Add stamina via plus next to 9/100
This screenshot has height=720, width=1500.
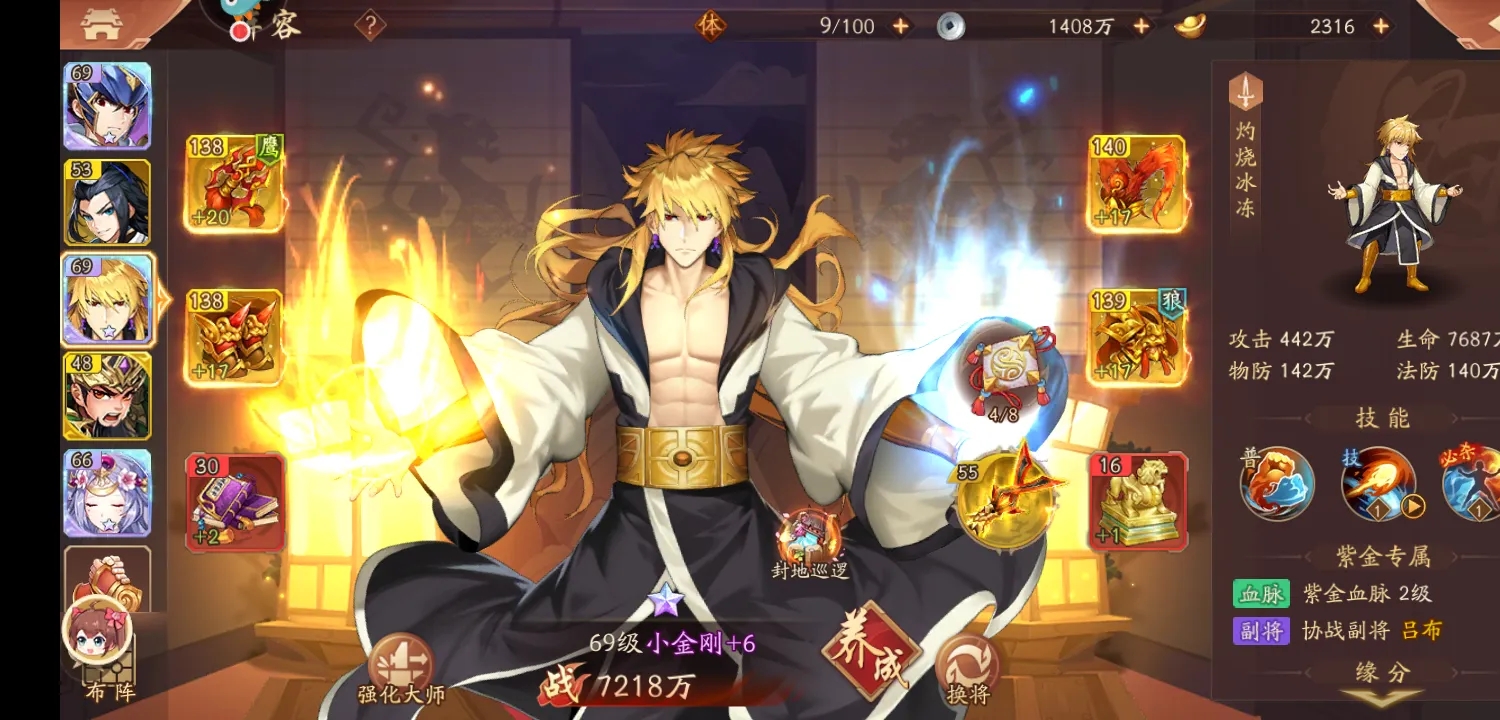(901, 27)
